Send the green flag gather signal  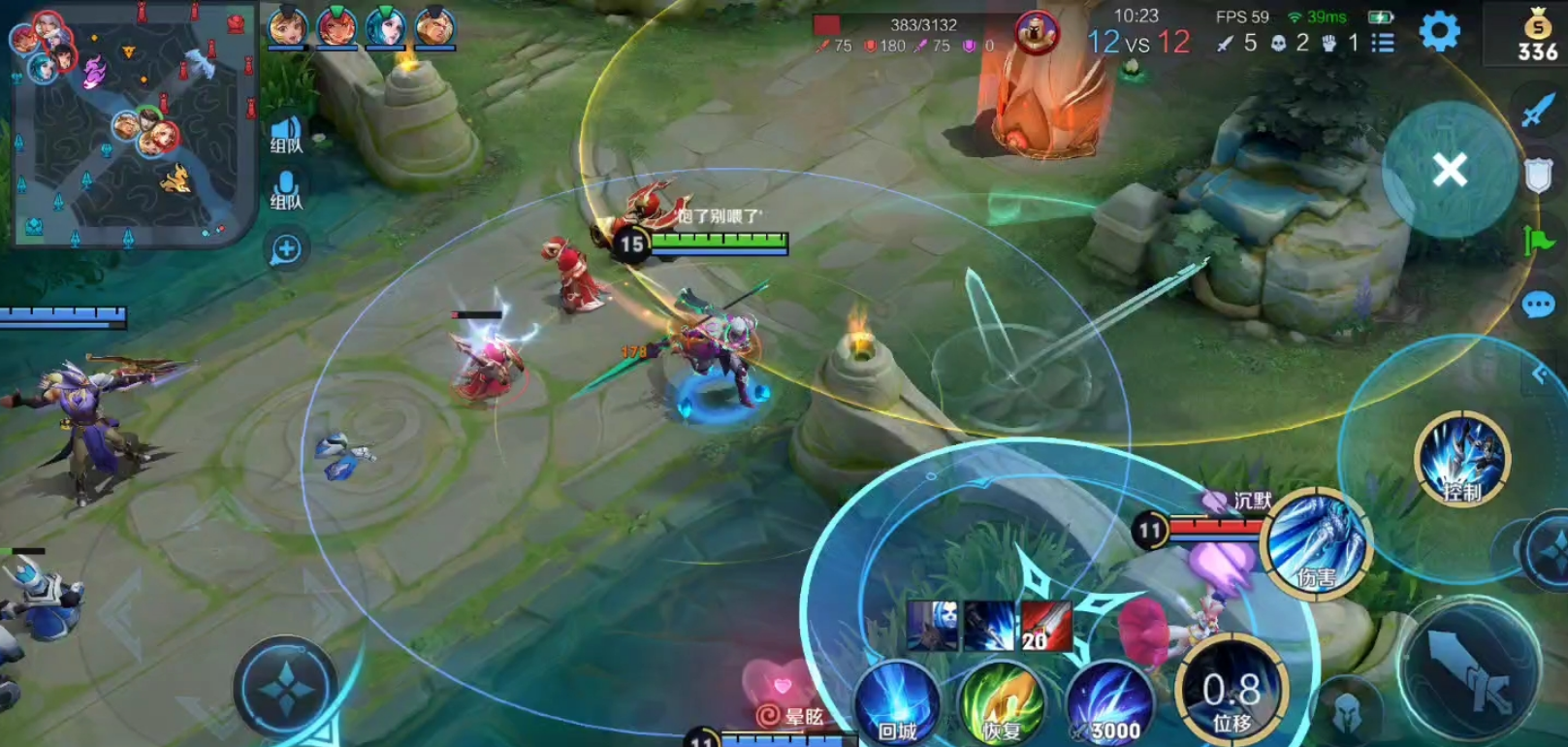pyautogui.click(x=1538, y=240)
